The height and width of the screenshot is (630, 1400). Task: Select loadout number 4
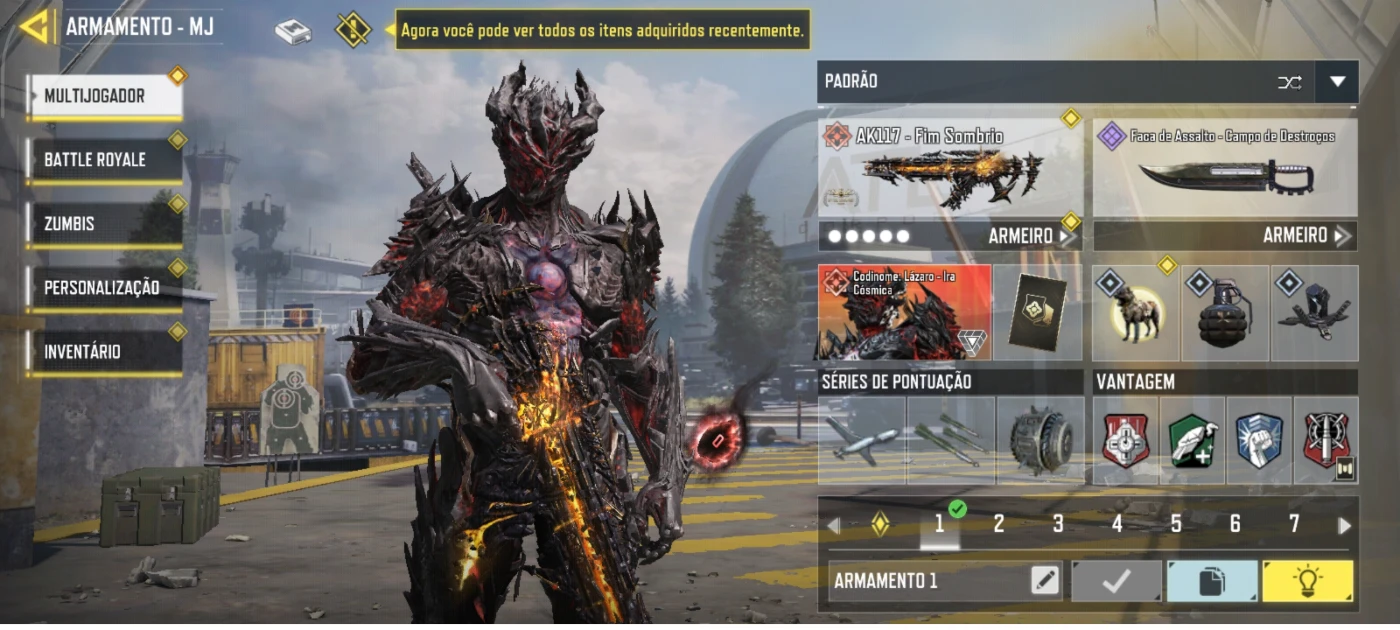click(1117, 524)
